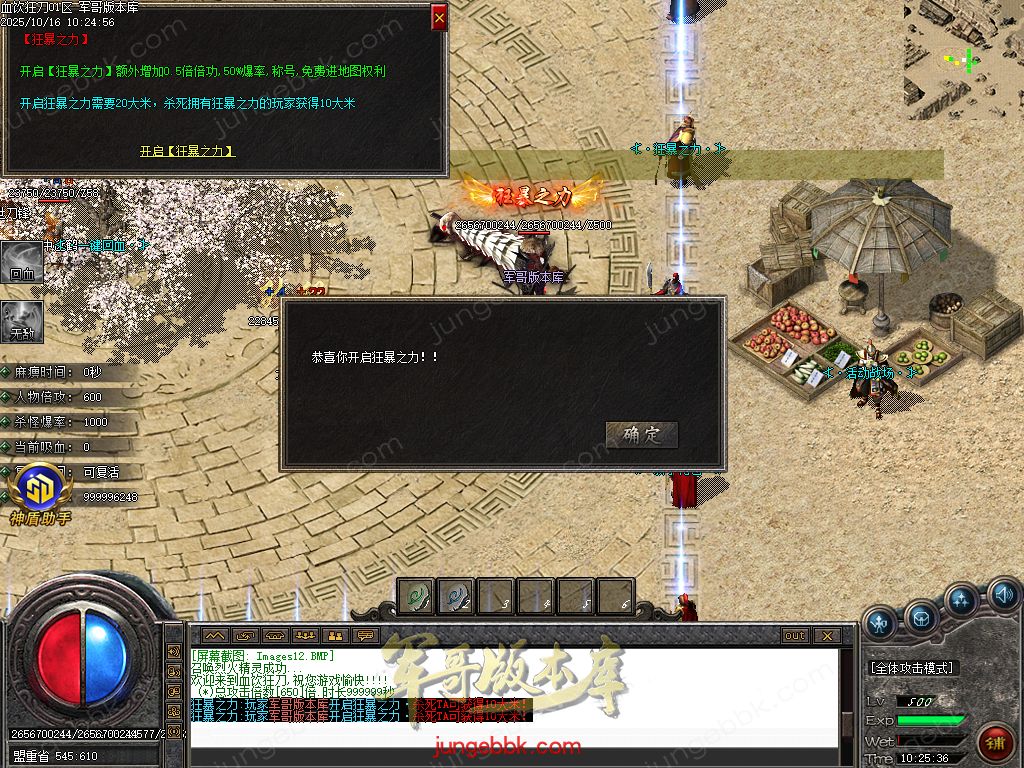Image resolution: width=1024 pixels, height=768 pixels.
Task: Open the cube bag icon button
Action: click(x=921, y=619)
